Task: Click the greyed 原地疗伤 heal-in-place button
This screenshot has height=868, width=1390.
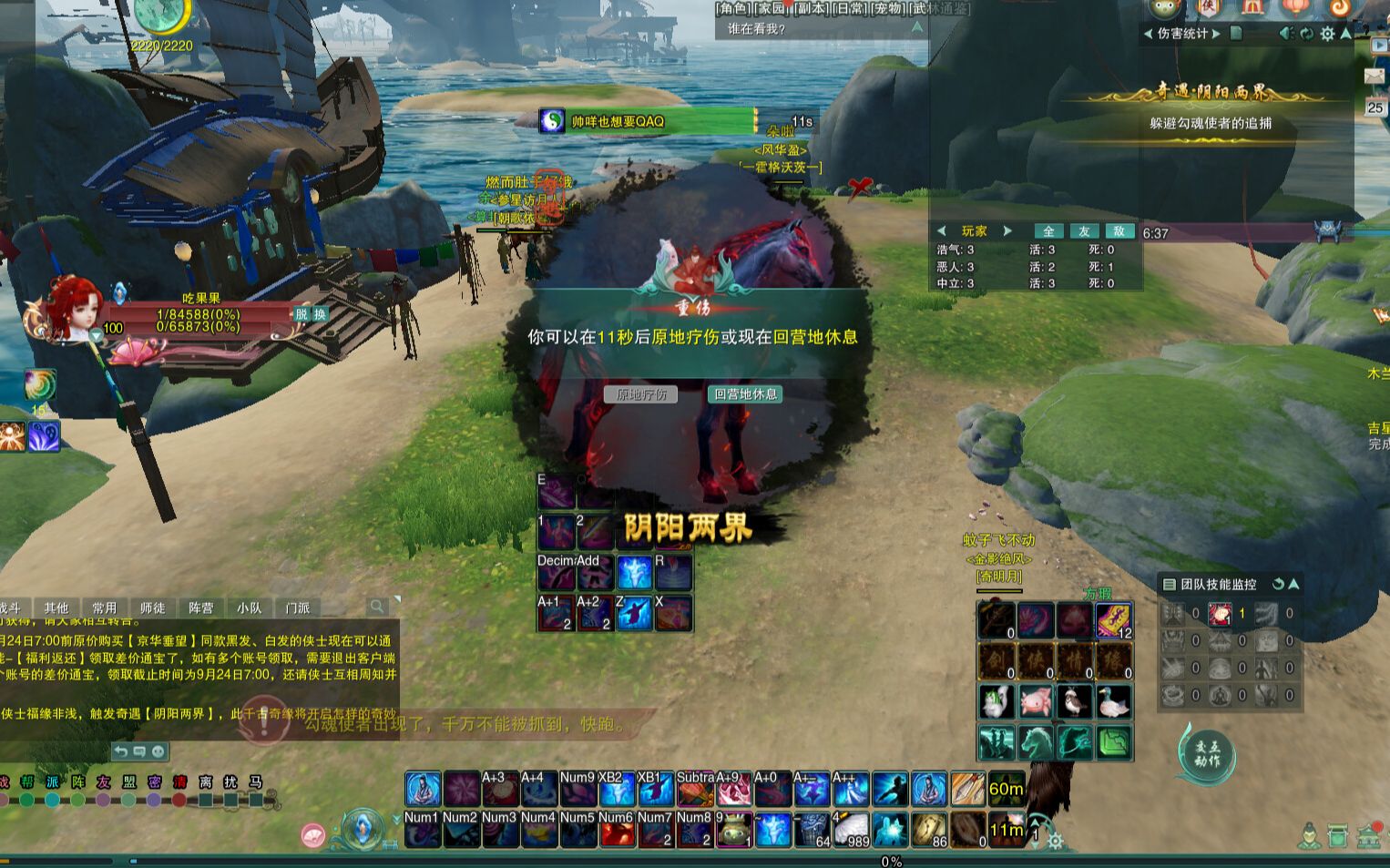Action: point(641,394)
